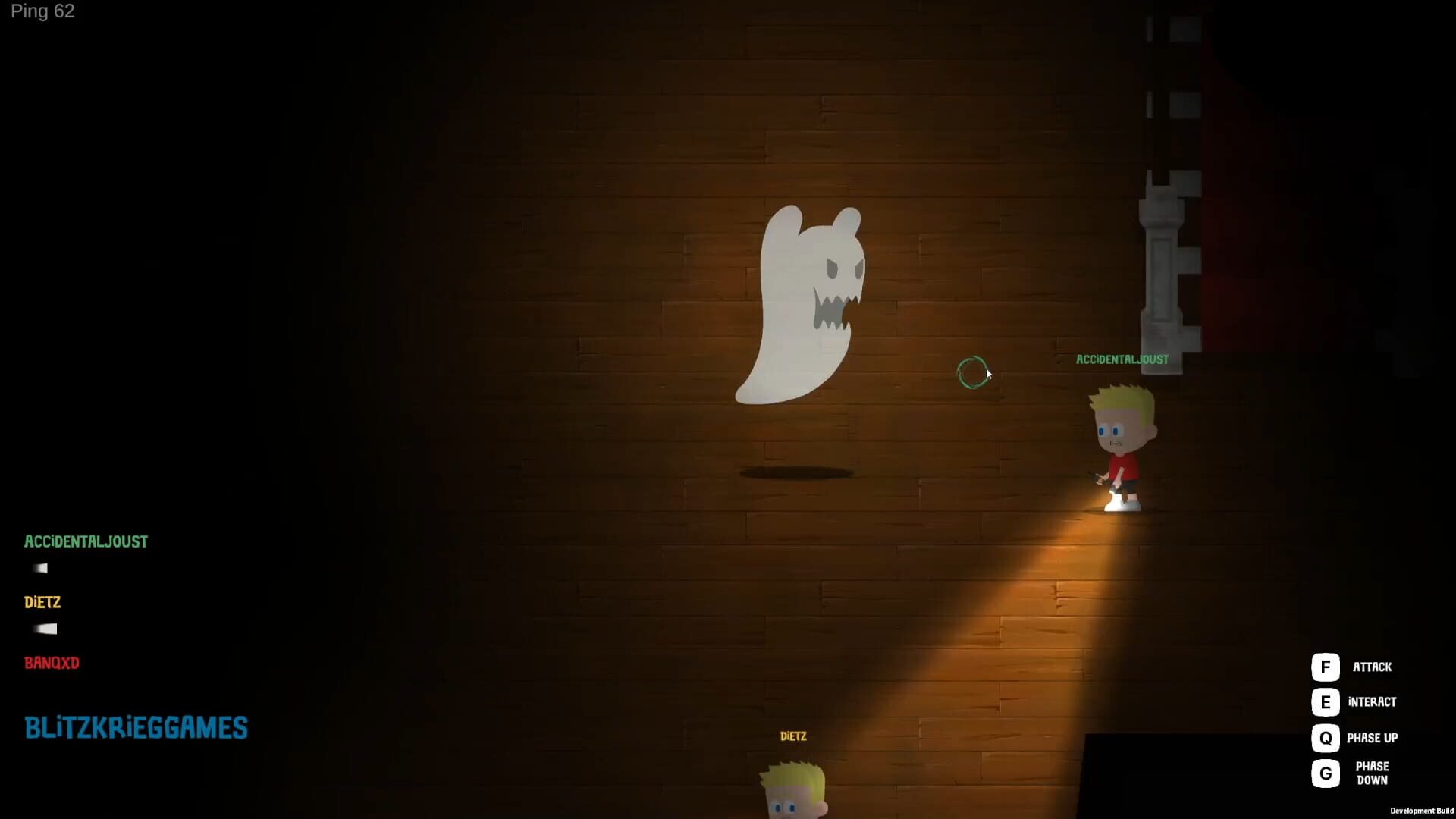Click the Phase Down action label
Screen dimensions: 1456x819
click(x=1373, y=772)
